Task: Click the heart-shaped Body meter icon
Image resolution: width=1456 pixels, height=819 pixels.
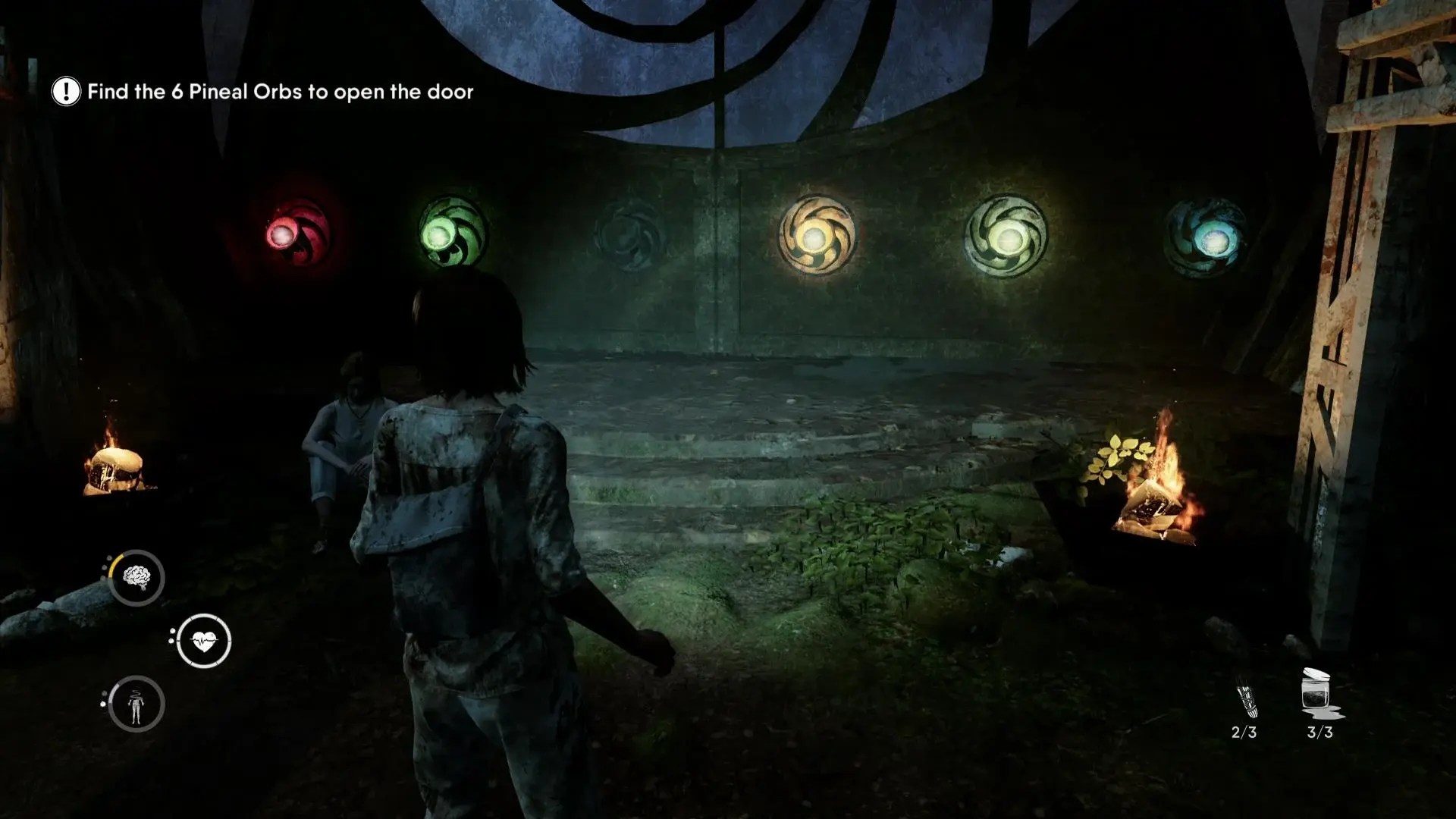Action: pos(203,638)
